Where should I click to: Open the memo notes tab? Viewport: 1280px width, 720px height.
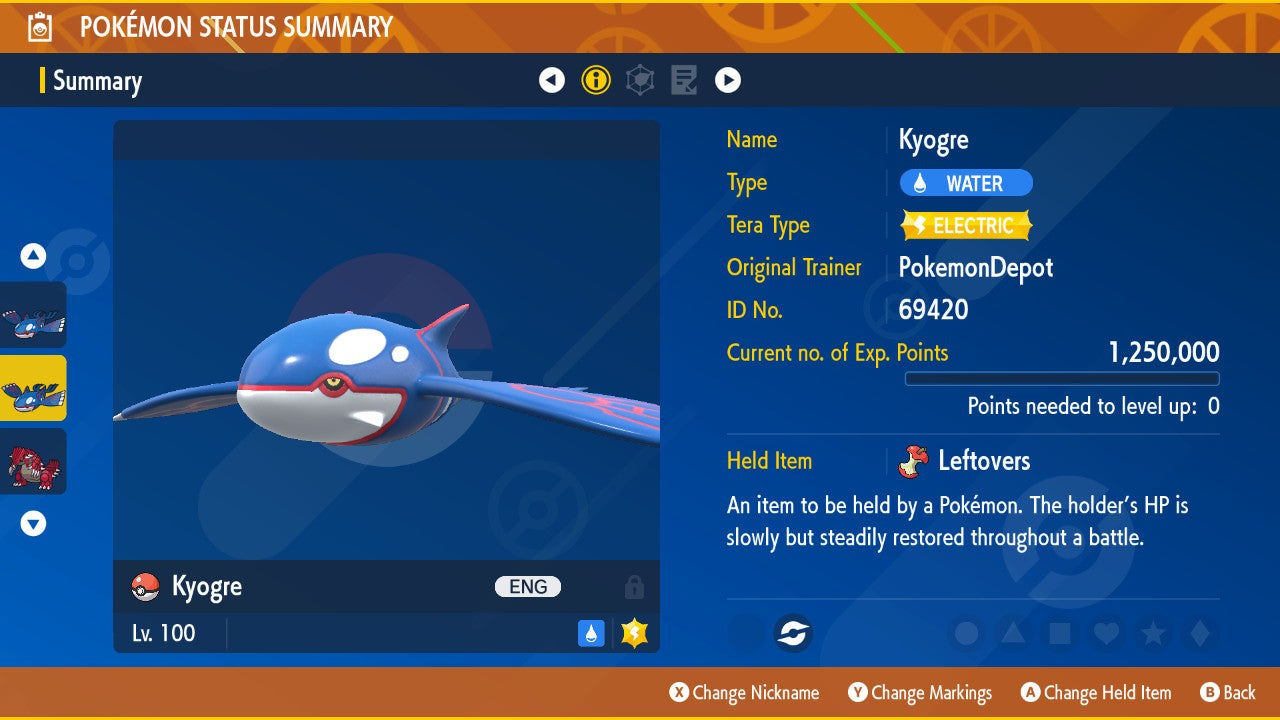point(684,80)
